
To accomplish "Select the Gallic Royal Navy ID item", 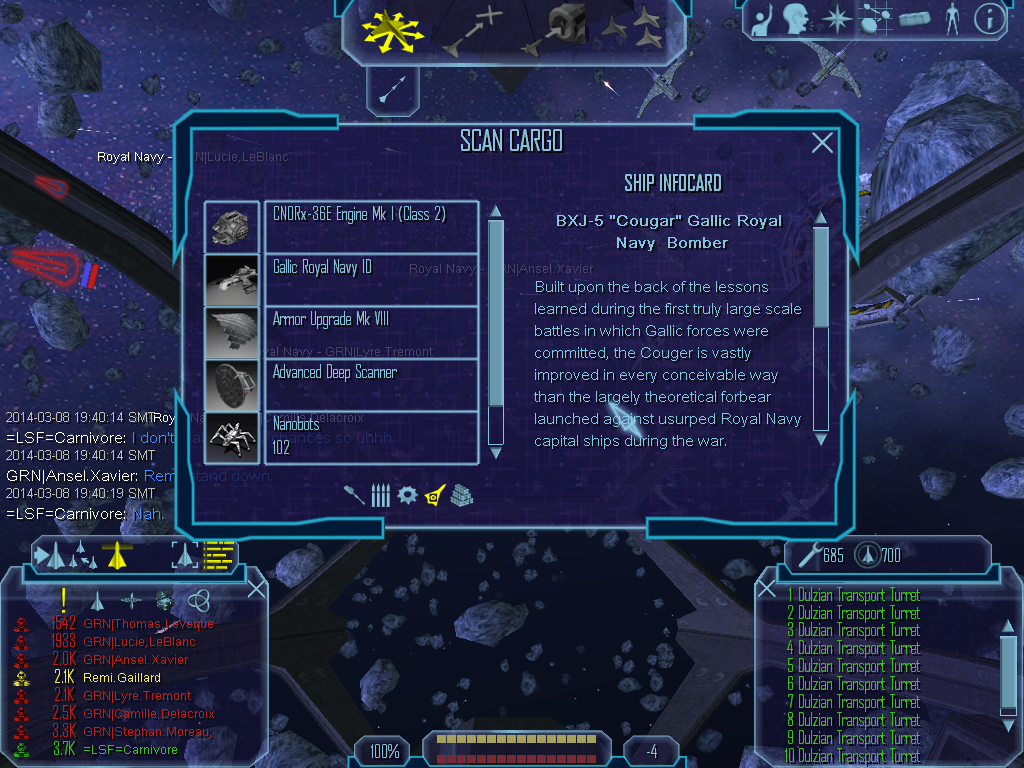I will (x=370, y=280).
